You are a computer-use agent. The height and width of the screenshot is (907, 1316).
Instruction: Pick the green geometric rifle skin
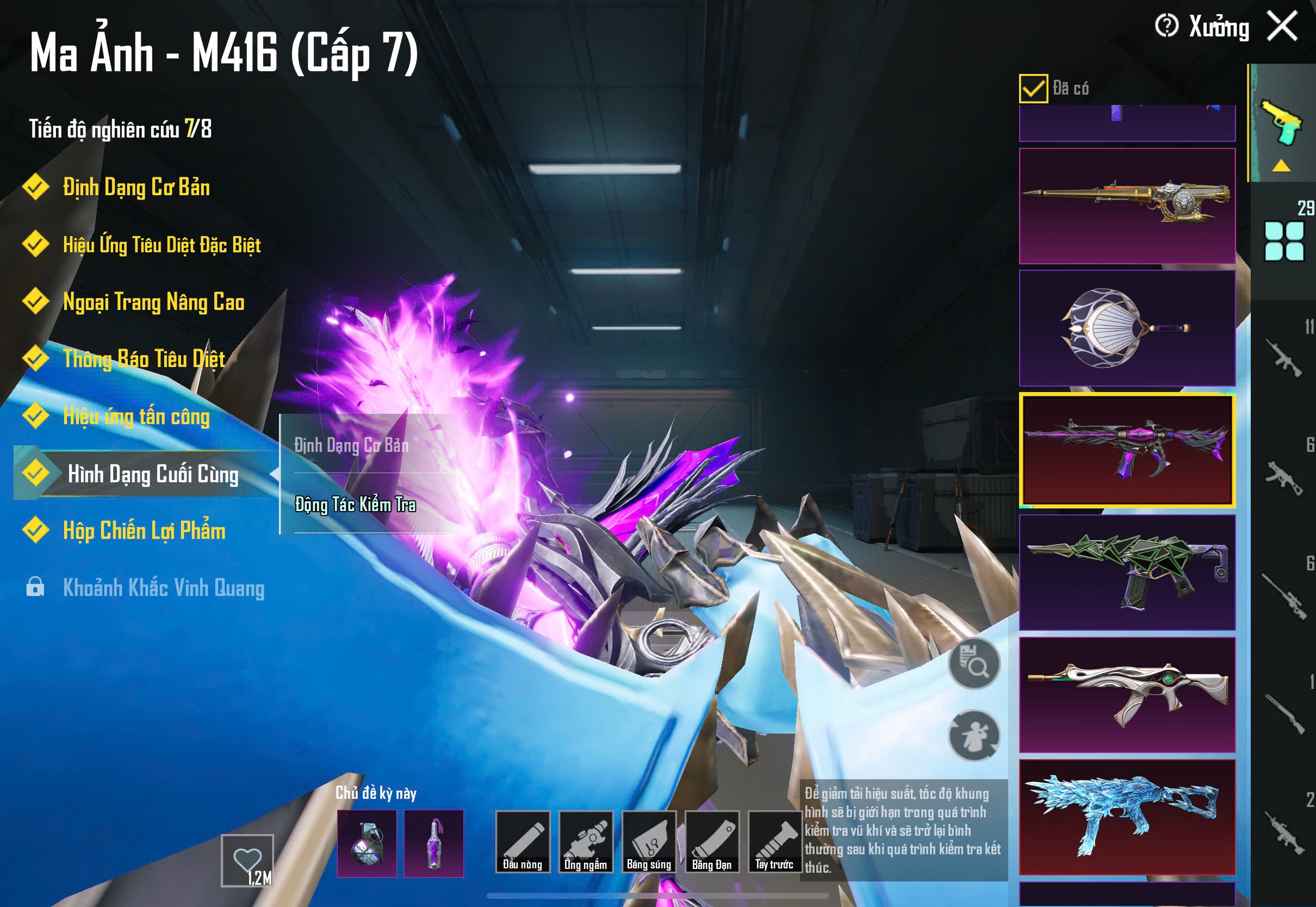tap(1127, 572)
